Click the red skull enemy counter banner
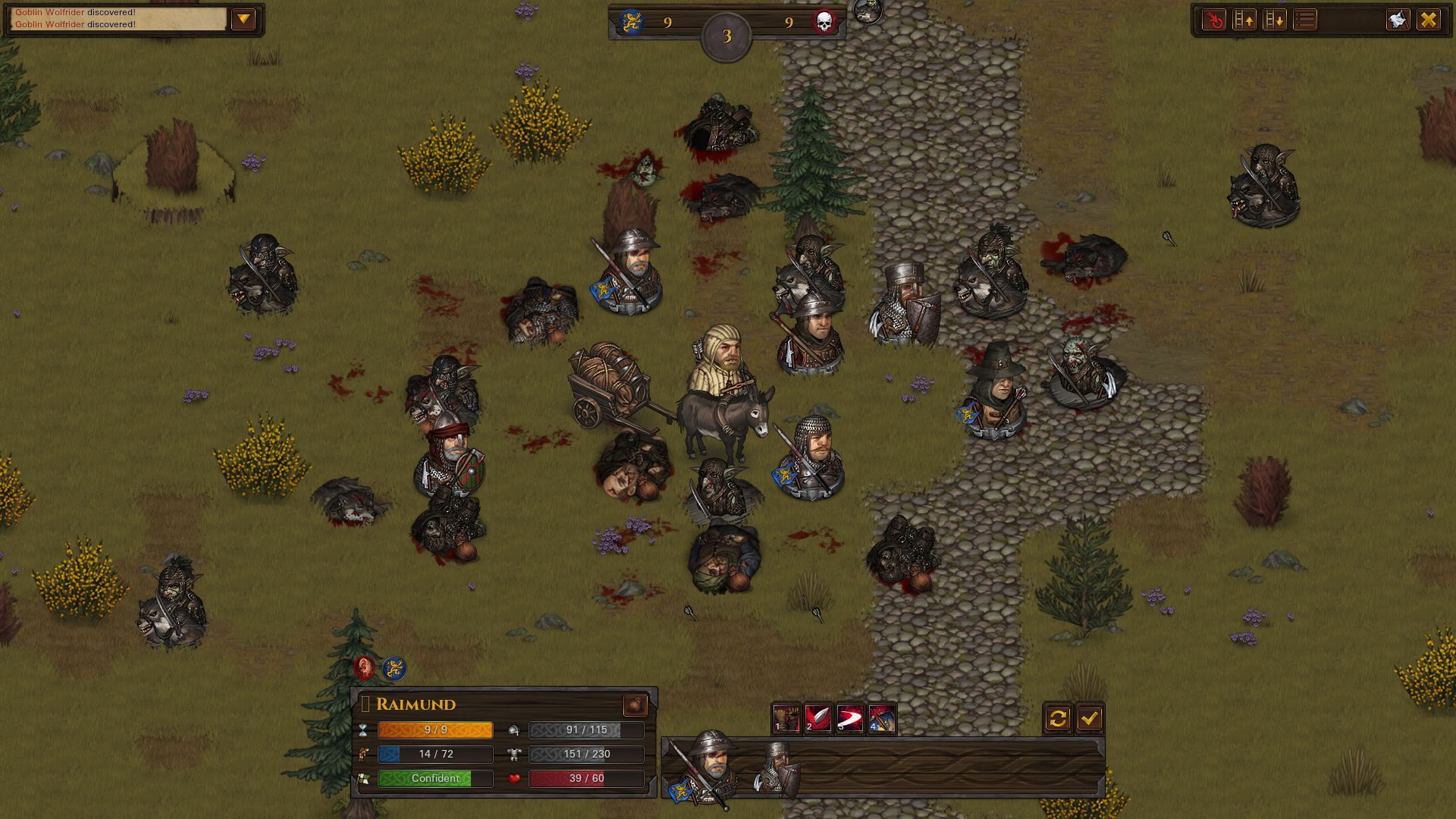 pos(824,21)
